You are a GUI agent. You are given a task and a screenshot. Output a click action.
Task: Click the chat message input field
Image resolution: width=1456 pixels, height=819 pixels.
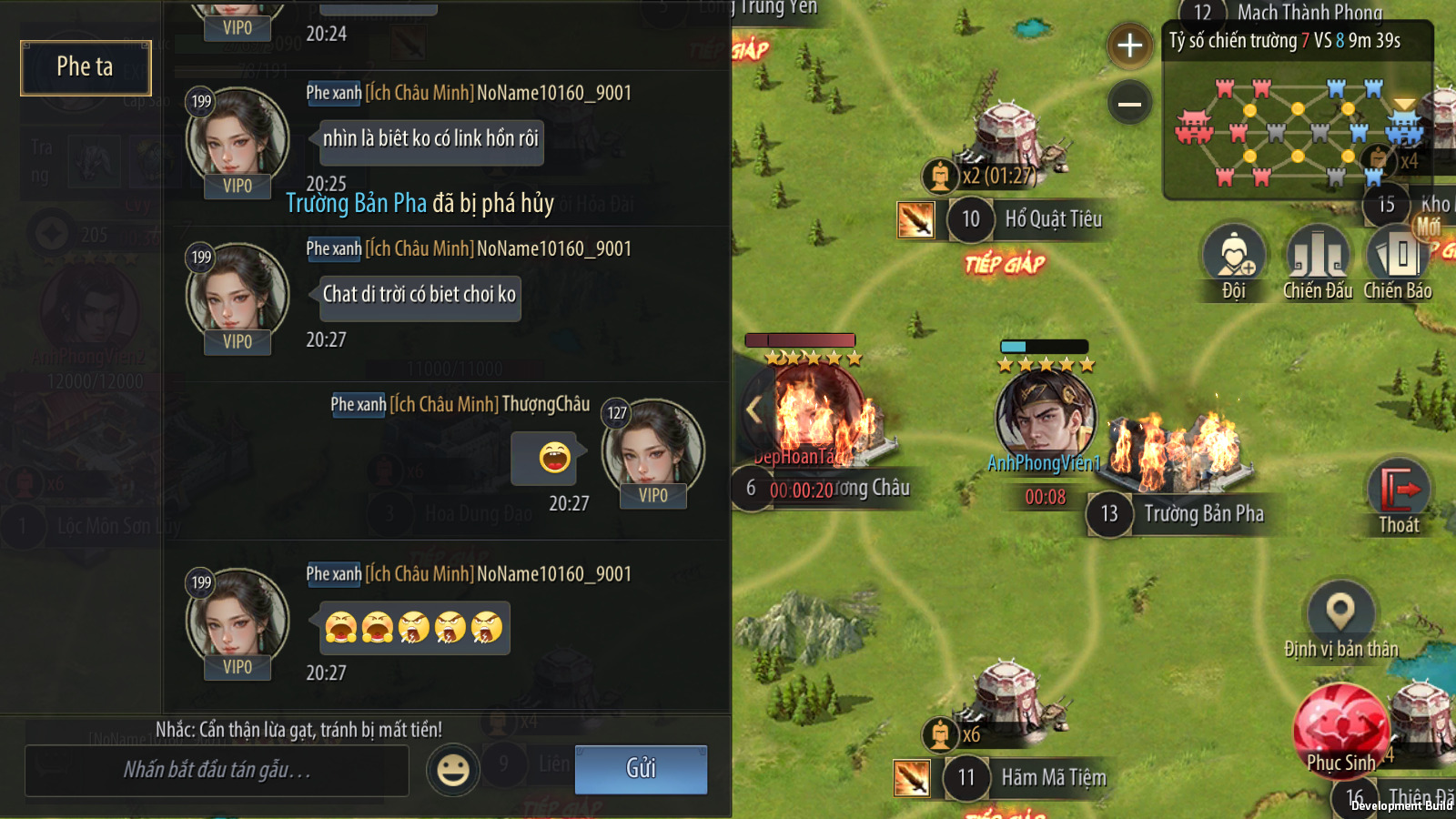[217, 771]
